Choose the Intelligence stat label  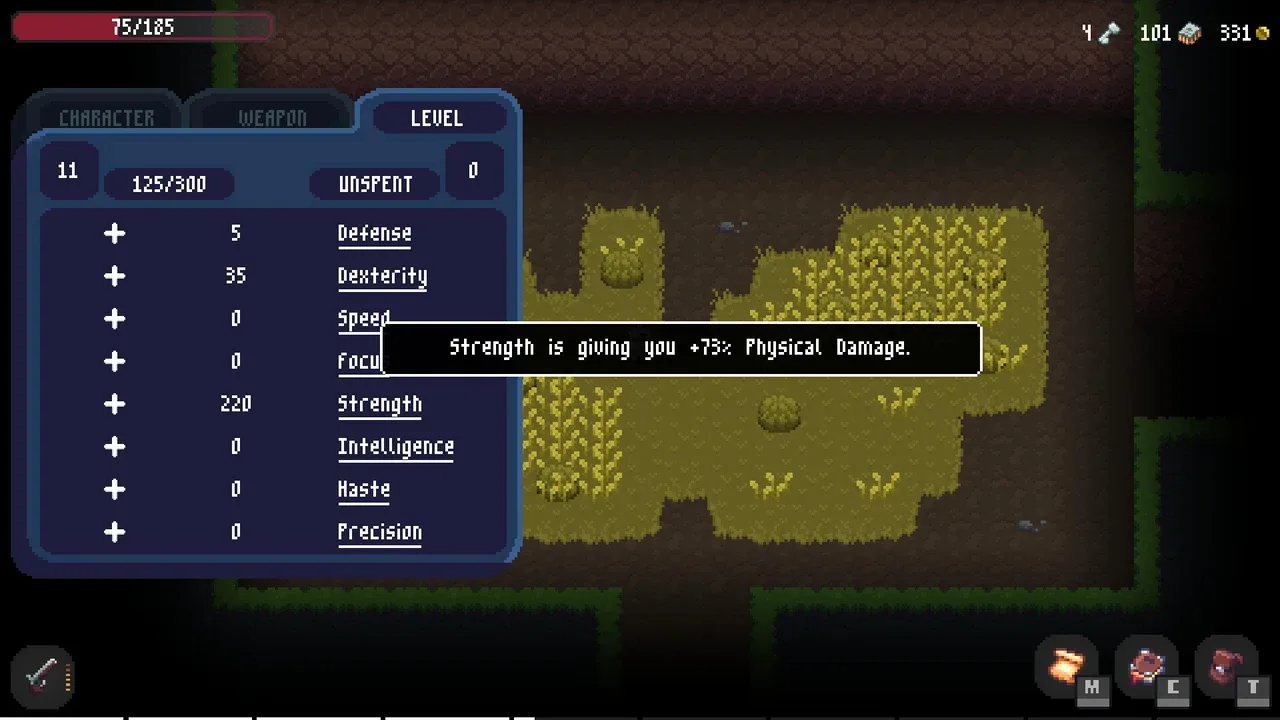click(x=395, y=446)
